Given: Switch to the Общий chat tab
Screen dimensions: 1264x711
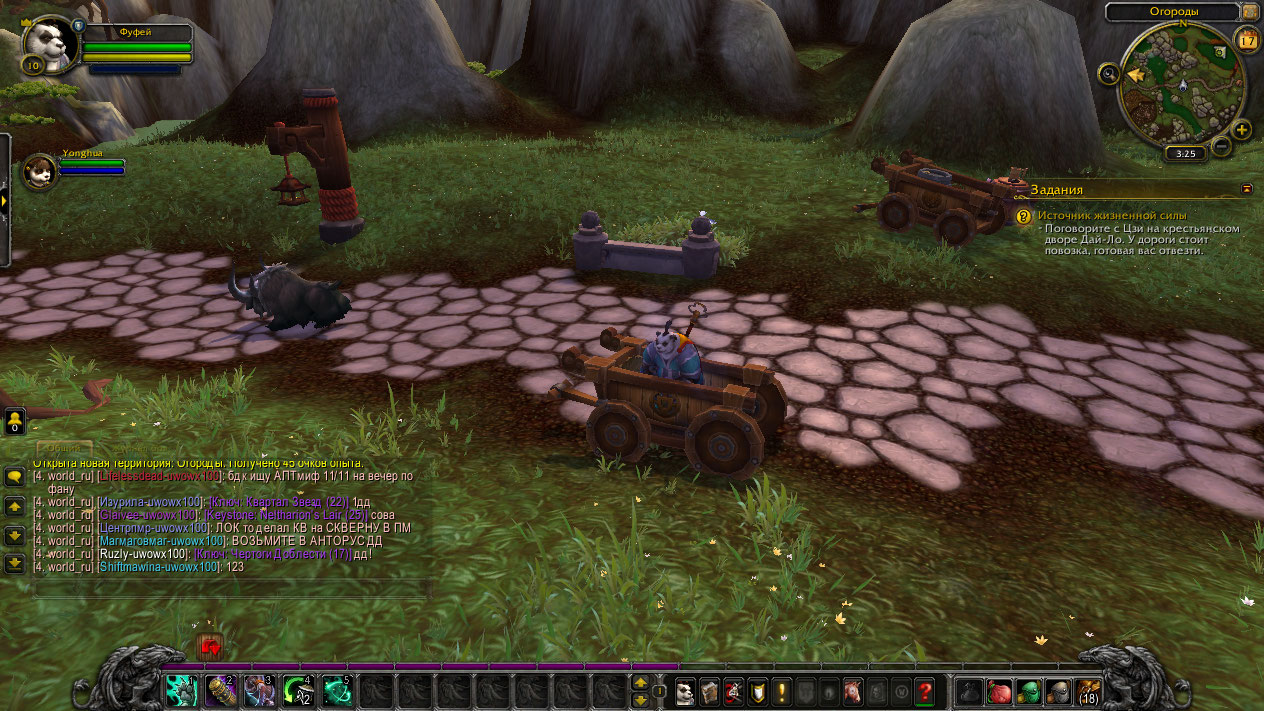Looking at the screenshot, I should (64, 450).
